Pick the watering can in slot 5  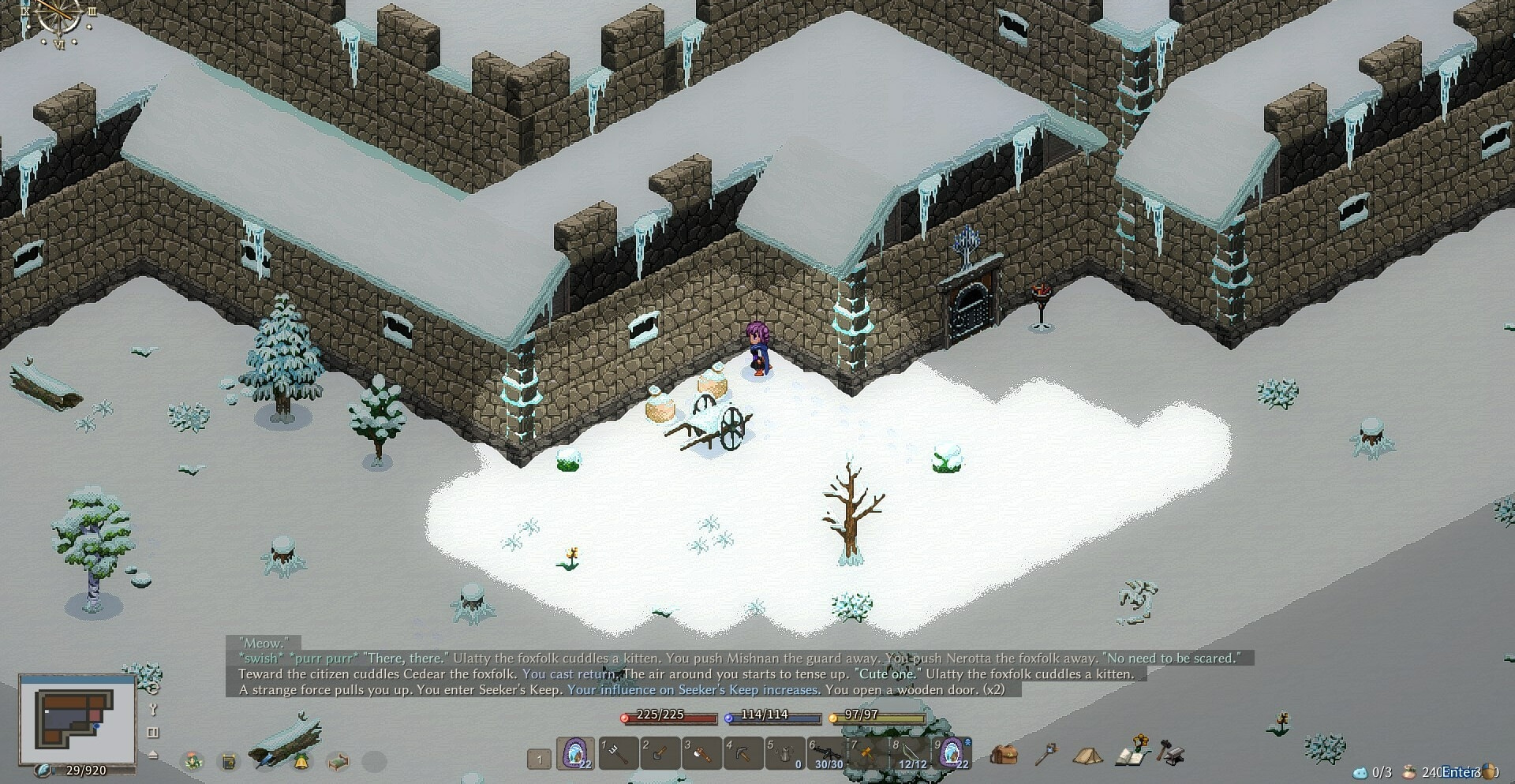point(785,753)
